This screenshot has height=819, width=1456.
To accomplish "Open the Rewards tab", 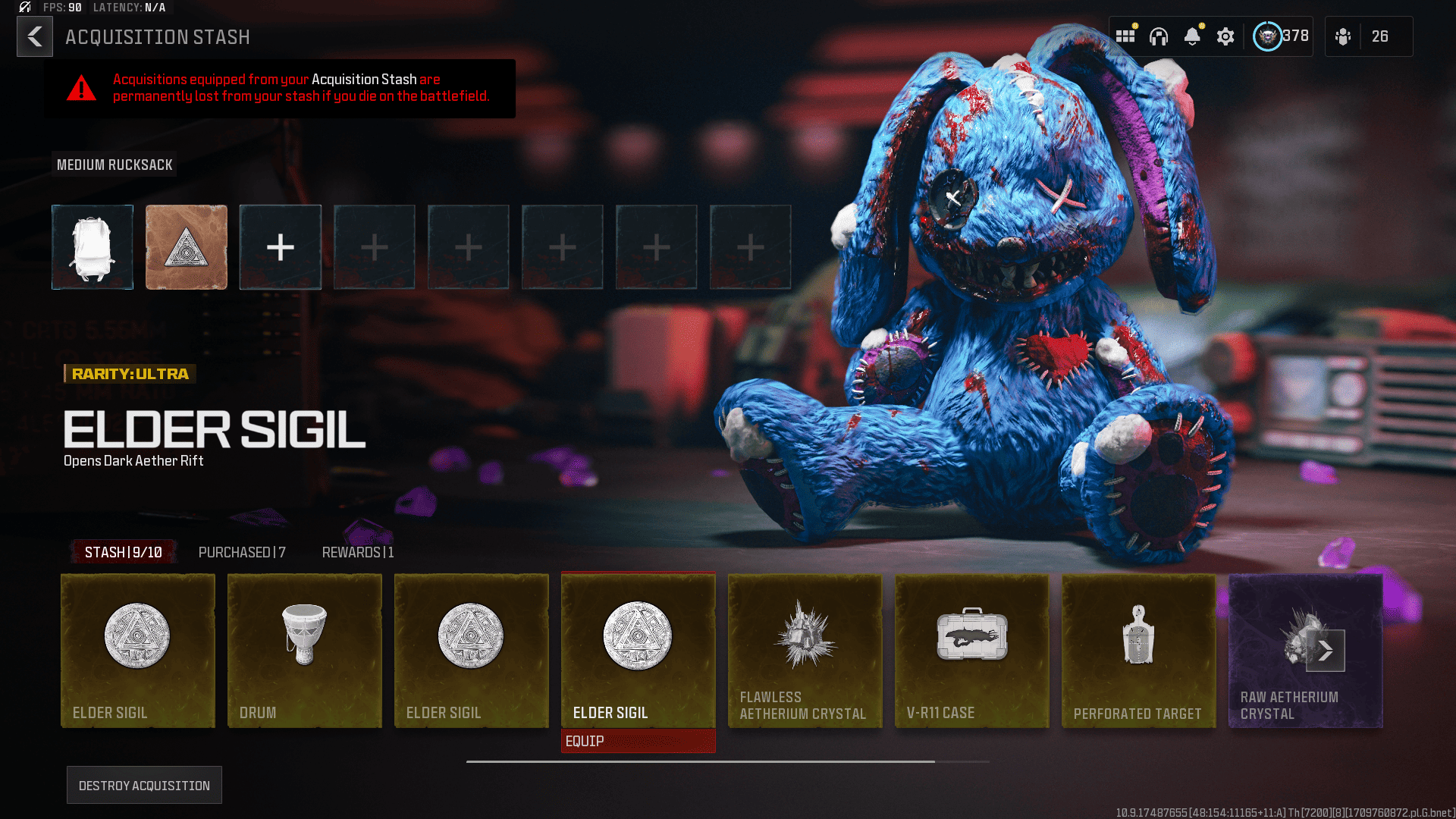I will pos(358,552).
